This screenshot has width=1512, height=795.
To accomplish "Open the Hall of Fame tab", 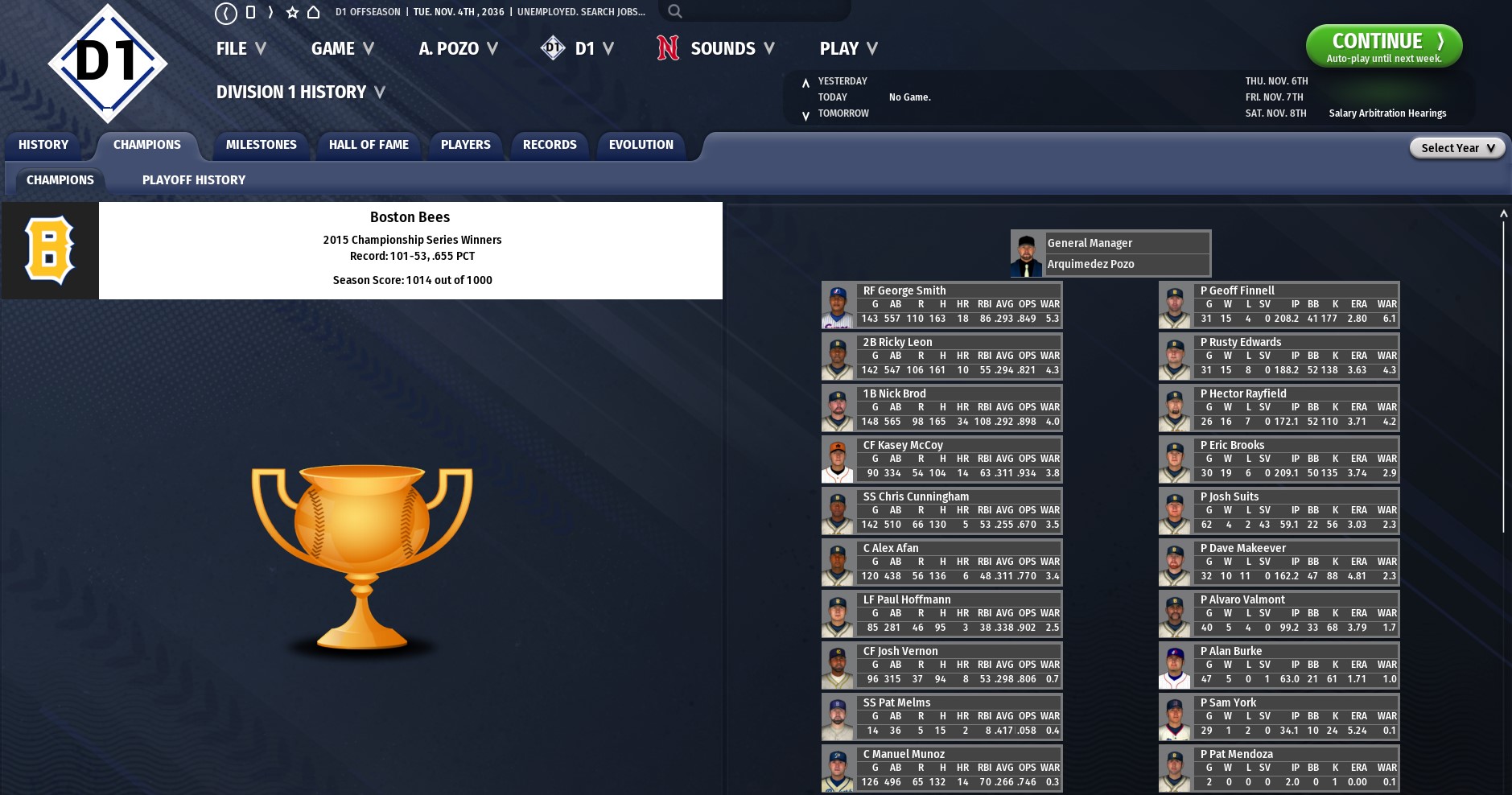I will click(369, 145).
